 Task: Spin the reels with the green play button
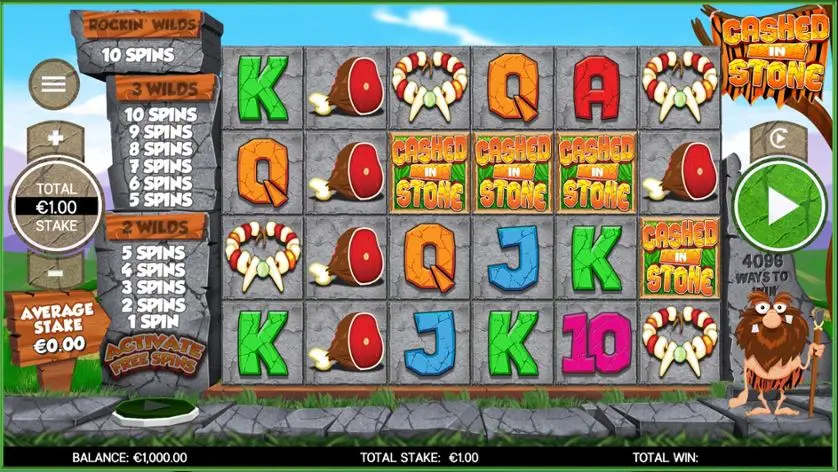pos(781,205)
